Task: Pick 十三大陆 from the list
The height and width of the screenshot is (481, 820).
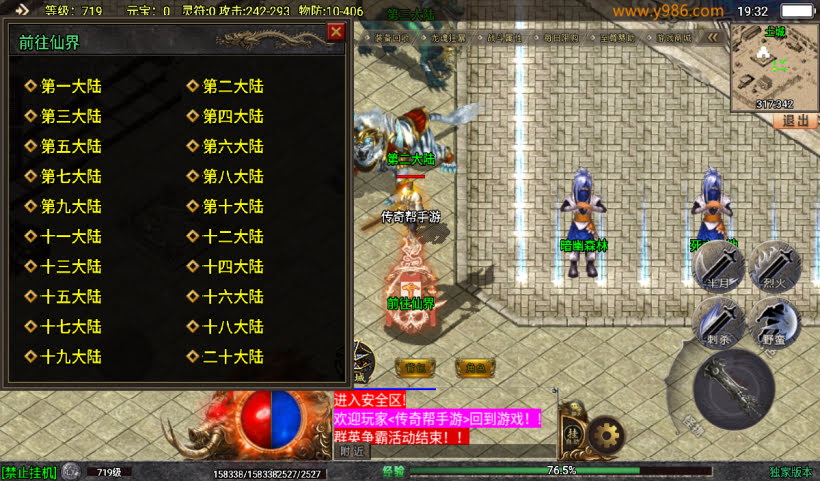Action: 71,267
